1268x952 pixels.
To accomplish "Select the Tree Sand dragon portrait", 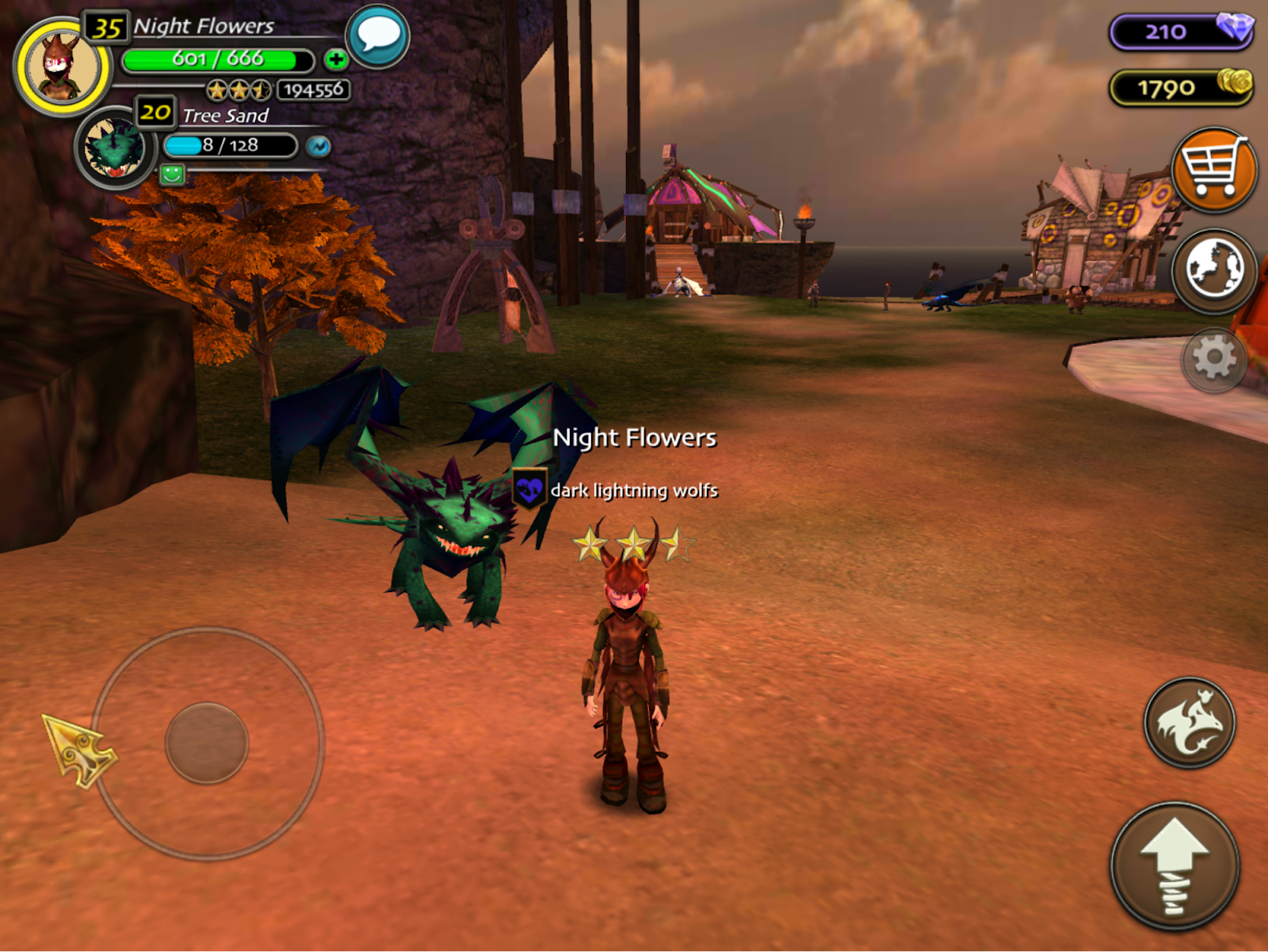I will click(116, 148).
